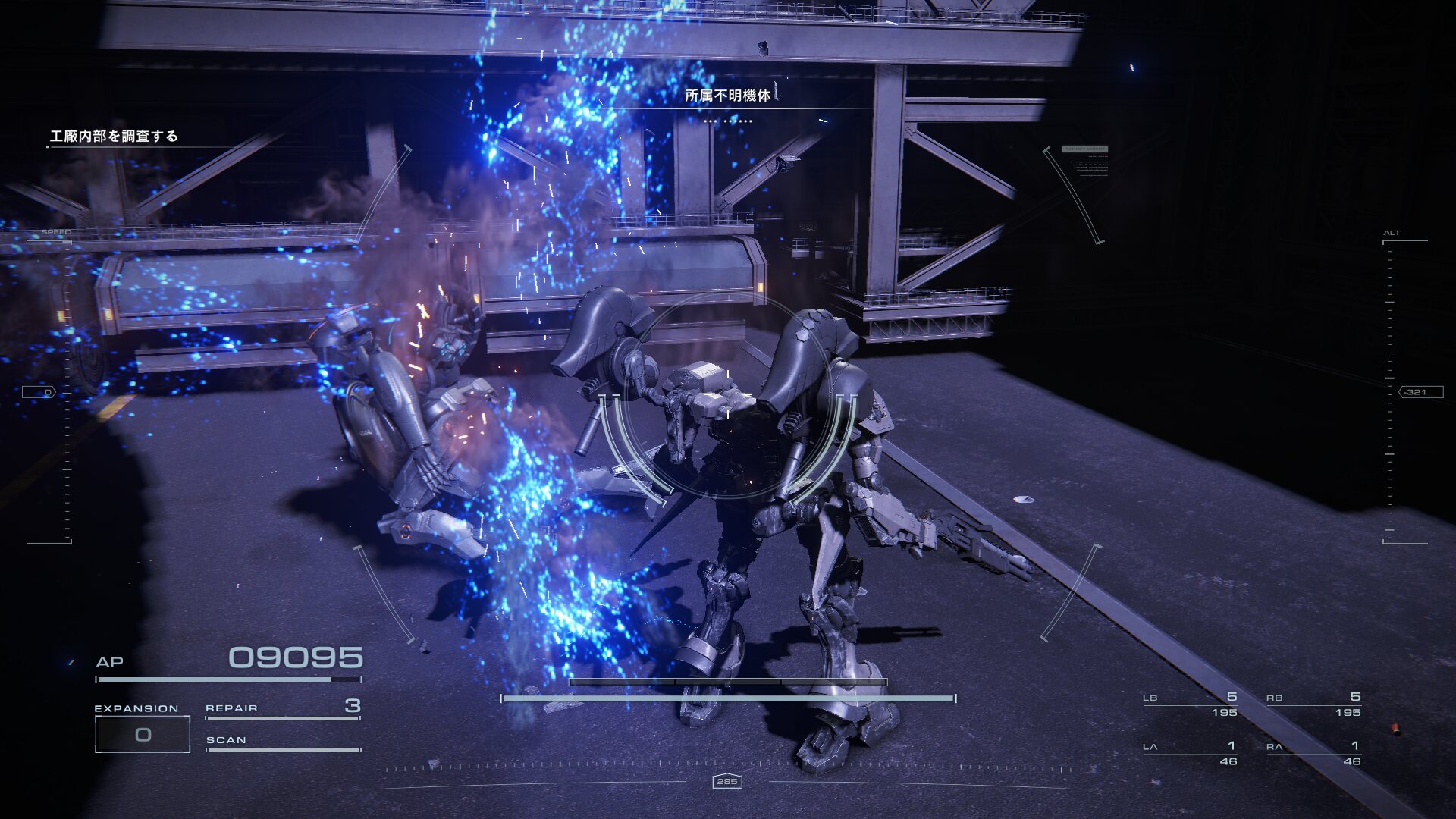Click the compass heading marker
The image size is (1456, 819).
(726, 781)
